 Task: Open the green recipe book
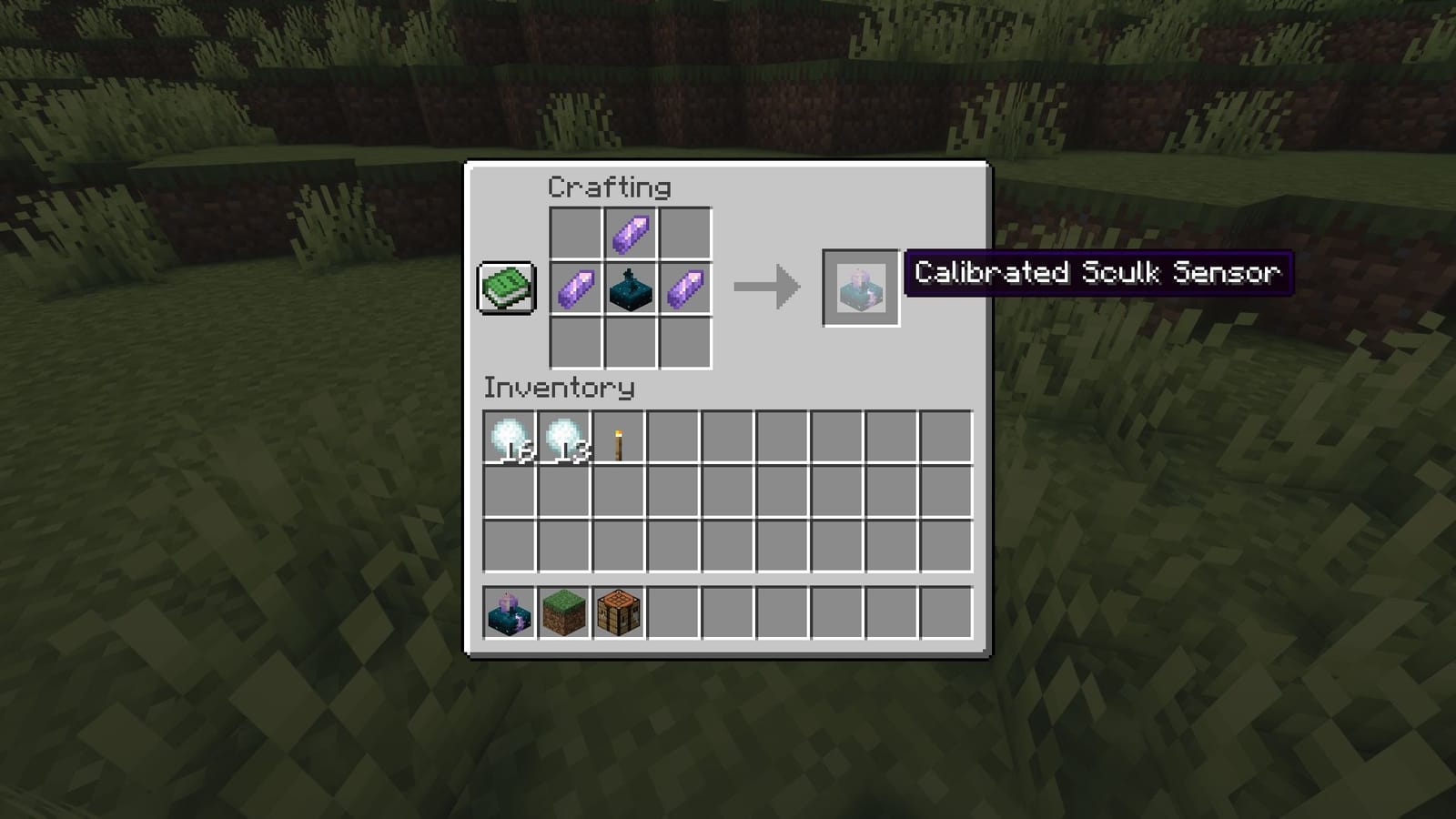pyautogui.click(x=506, y=289)
